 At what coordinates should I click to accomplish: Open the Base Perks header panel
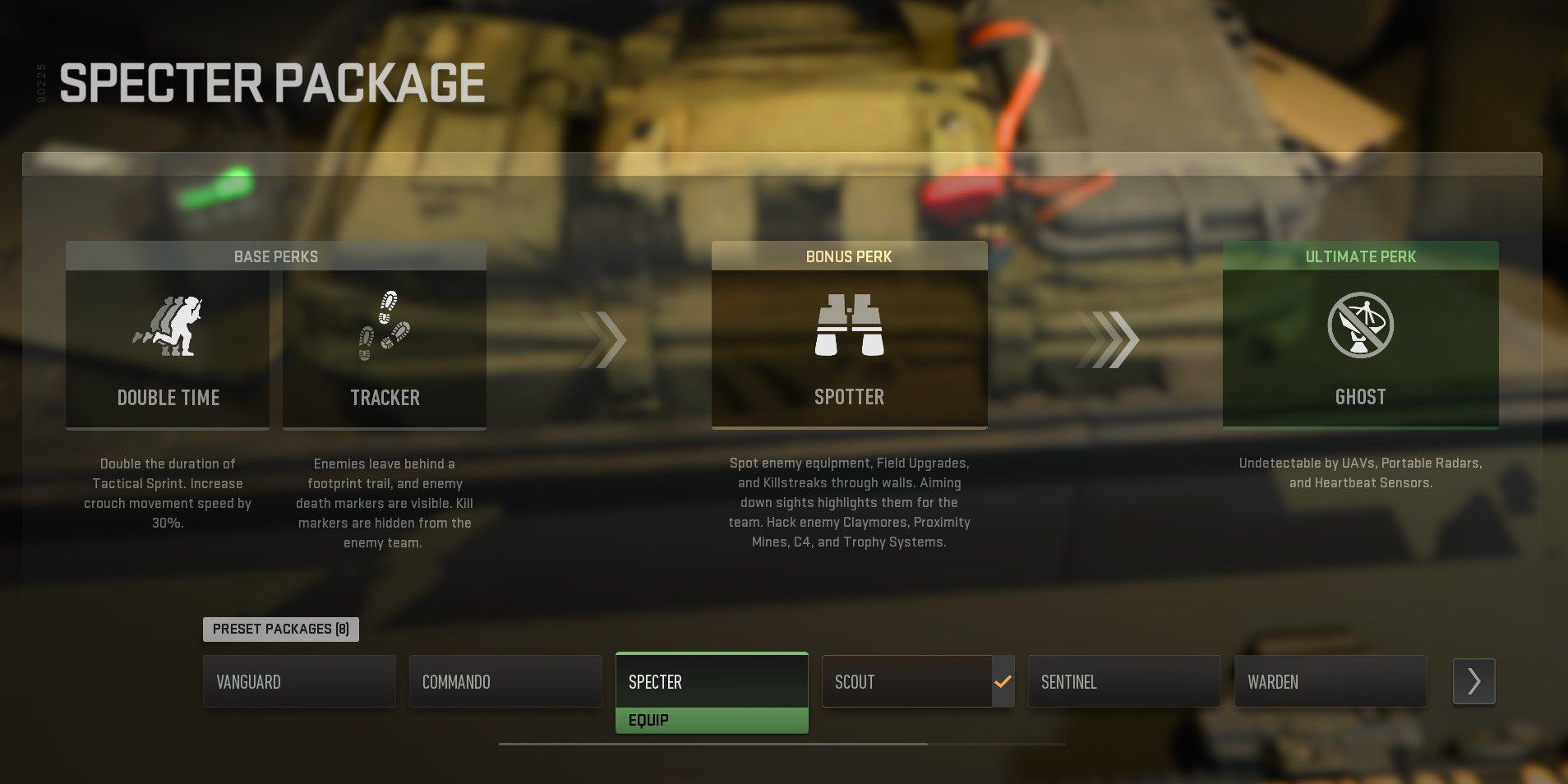pyautogui.click(x=276, y=256)
